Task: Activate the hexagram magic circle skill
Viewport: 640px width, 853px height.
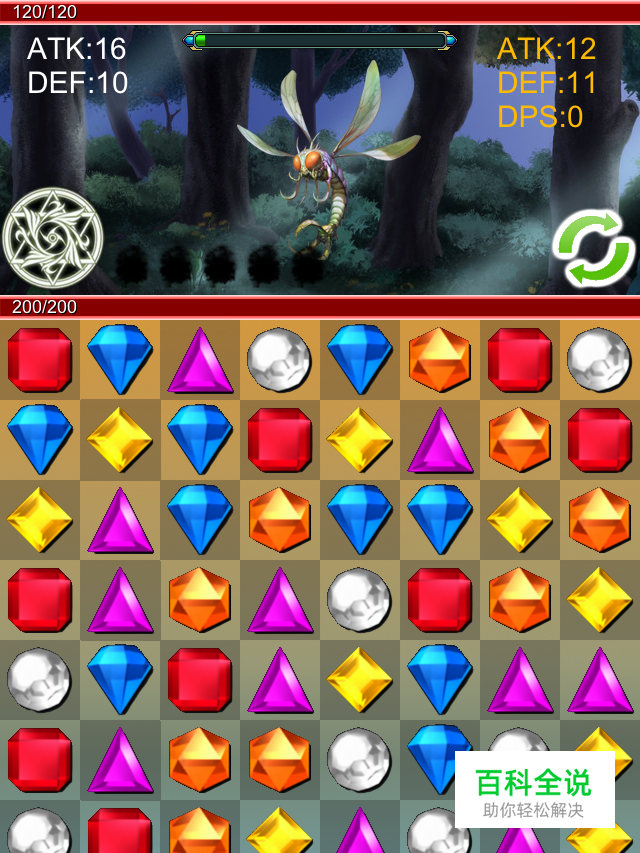Action: tap(53, 239)
